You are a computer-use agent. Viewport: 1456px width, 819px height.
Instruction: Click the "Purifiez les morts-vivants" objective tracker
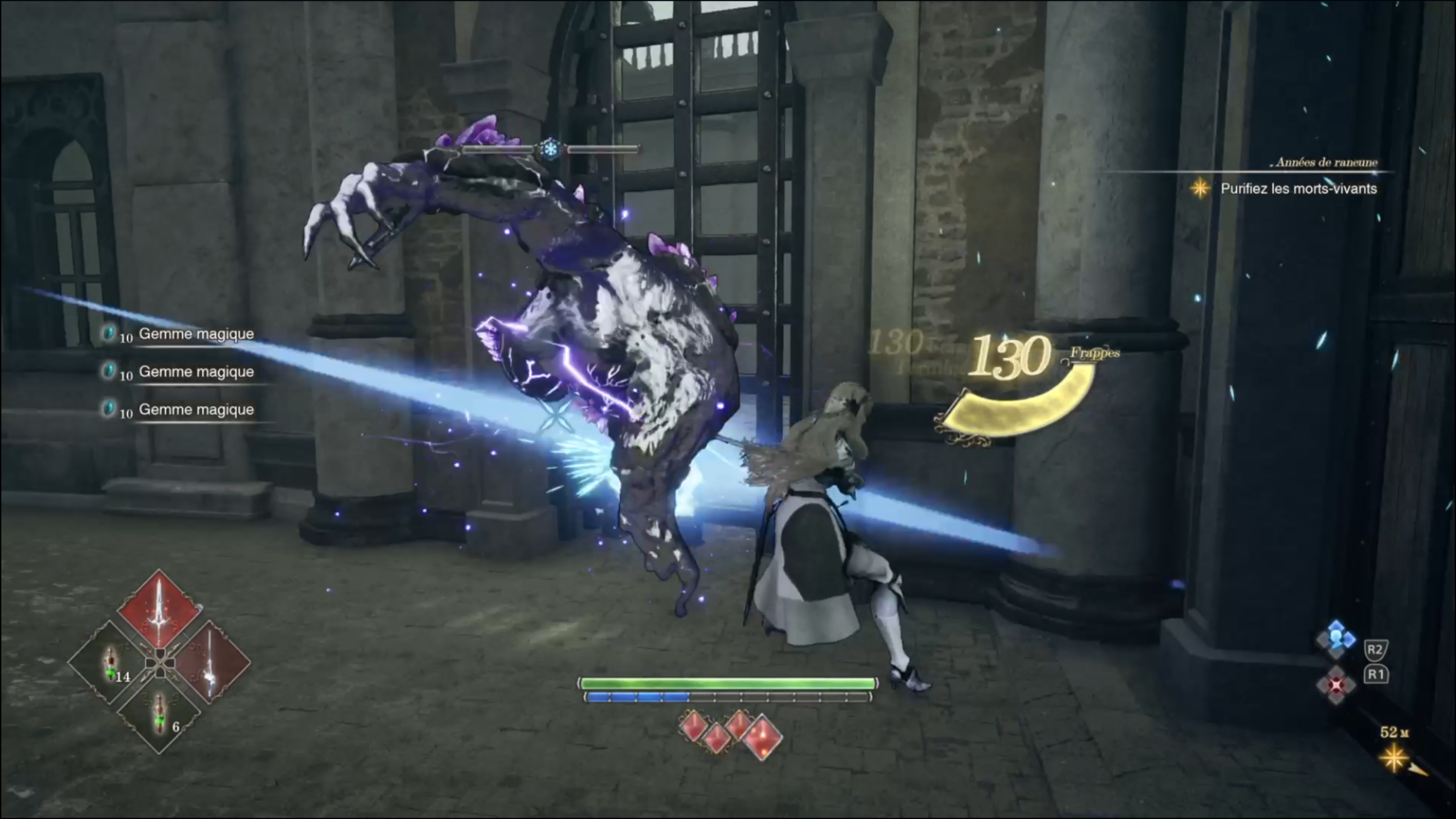coord(1298,189)
